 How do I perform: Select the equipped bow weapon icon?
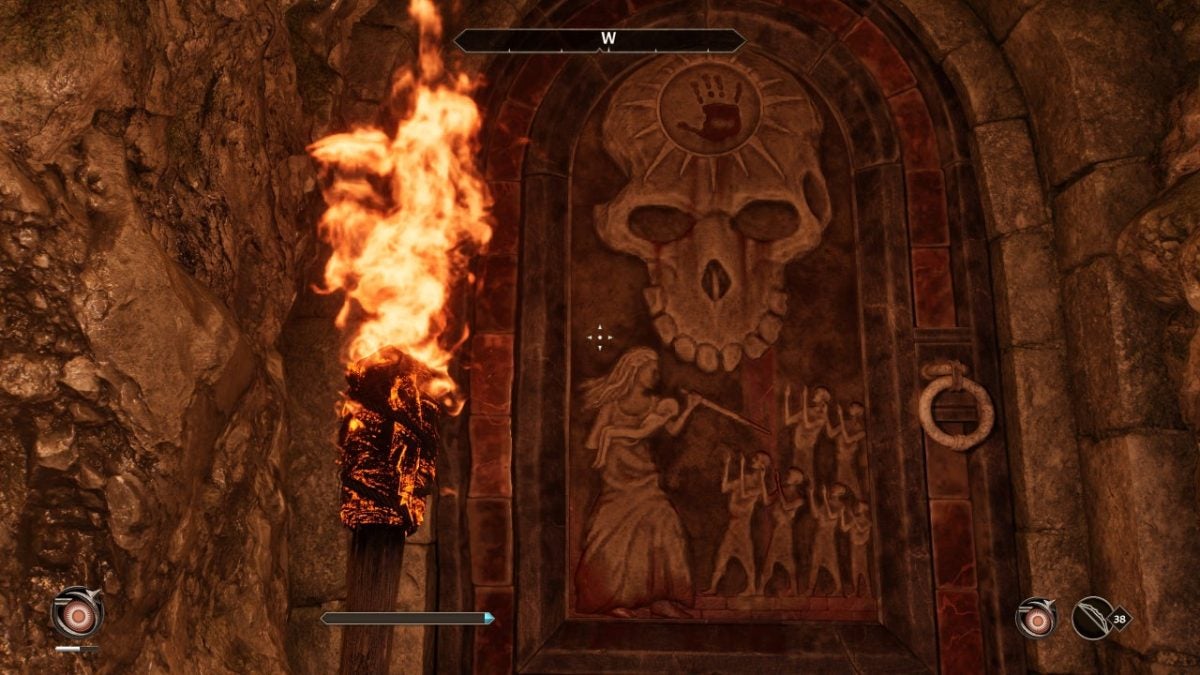(1094, 617)
